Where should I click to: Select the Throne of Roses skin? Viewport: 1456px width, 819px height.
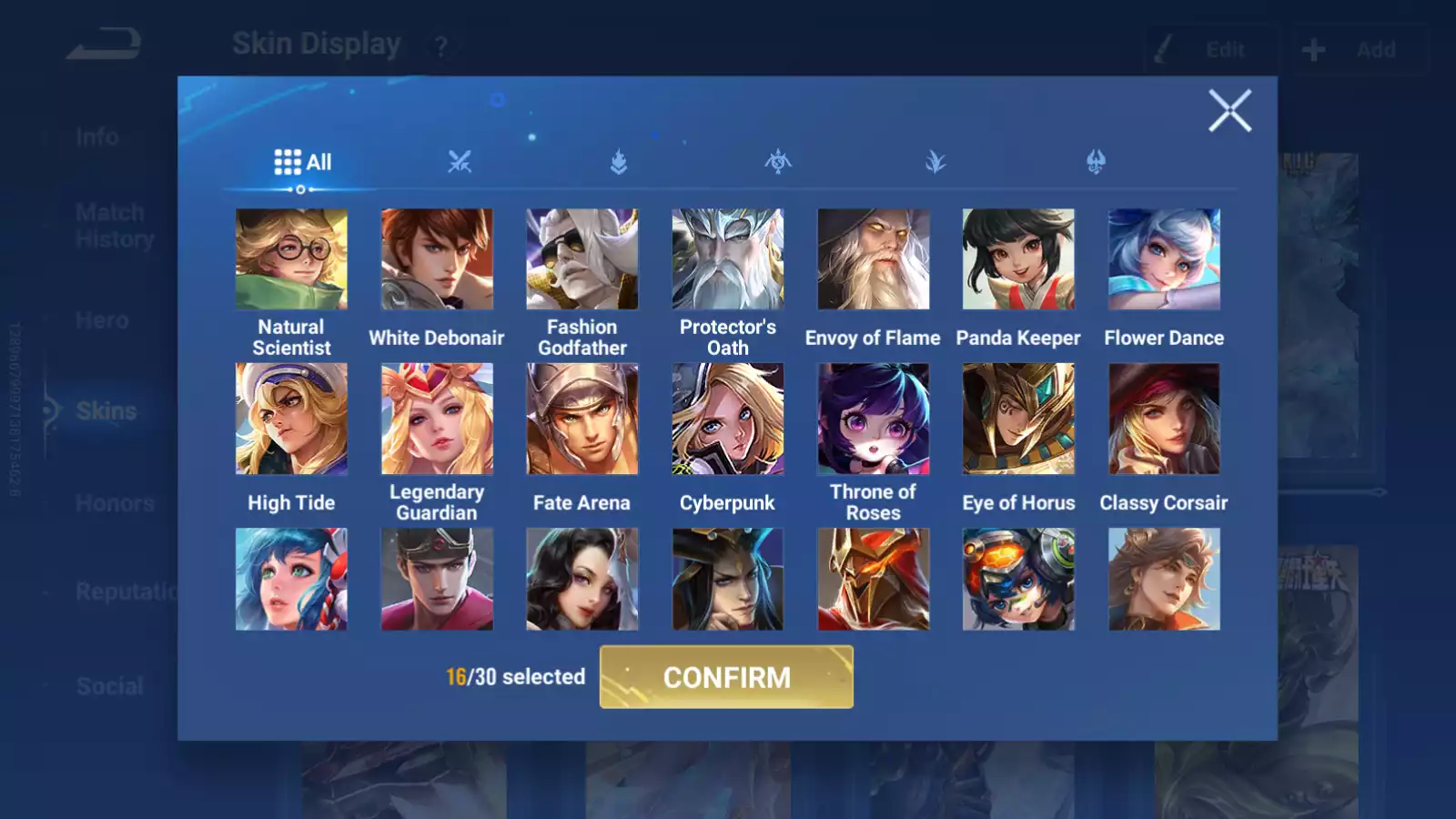pos(874,419)
